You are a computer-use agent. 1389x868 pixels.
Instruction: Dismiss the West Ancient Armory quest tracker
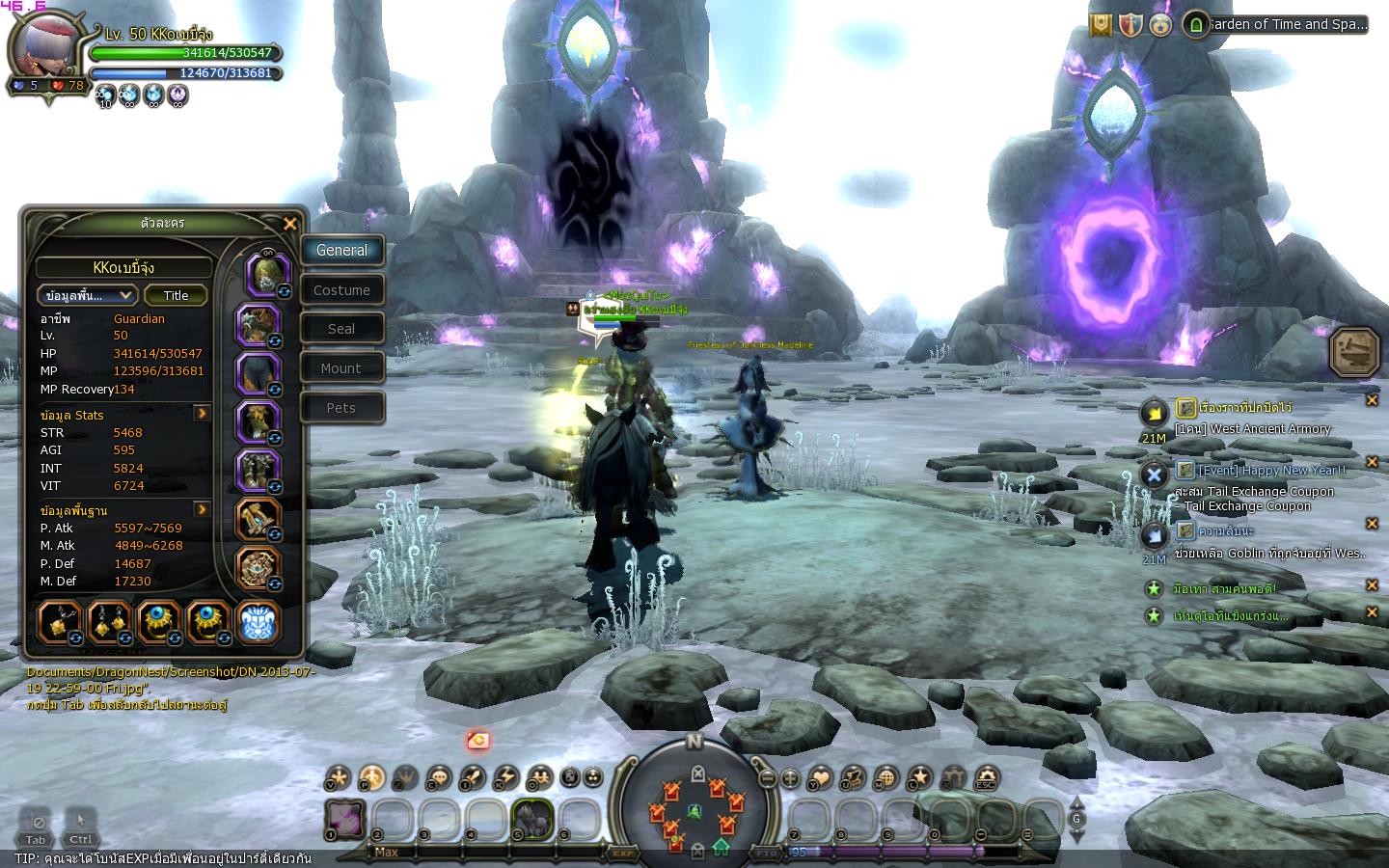pos(1372,400)
